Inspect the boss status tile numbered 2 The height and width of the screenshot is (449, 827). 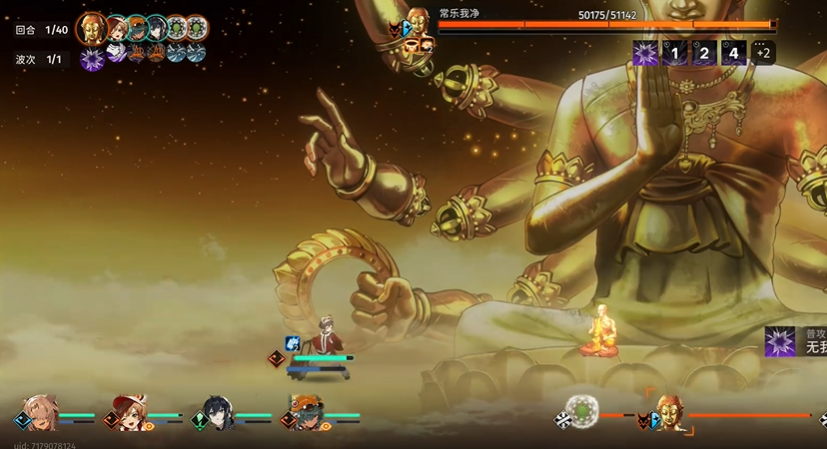pos(704,53)
